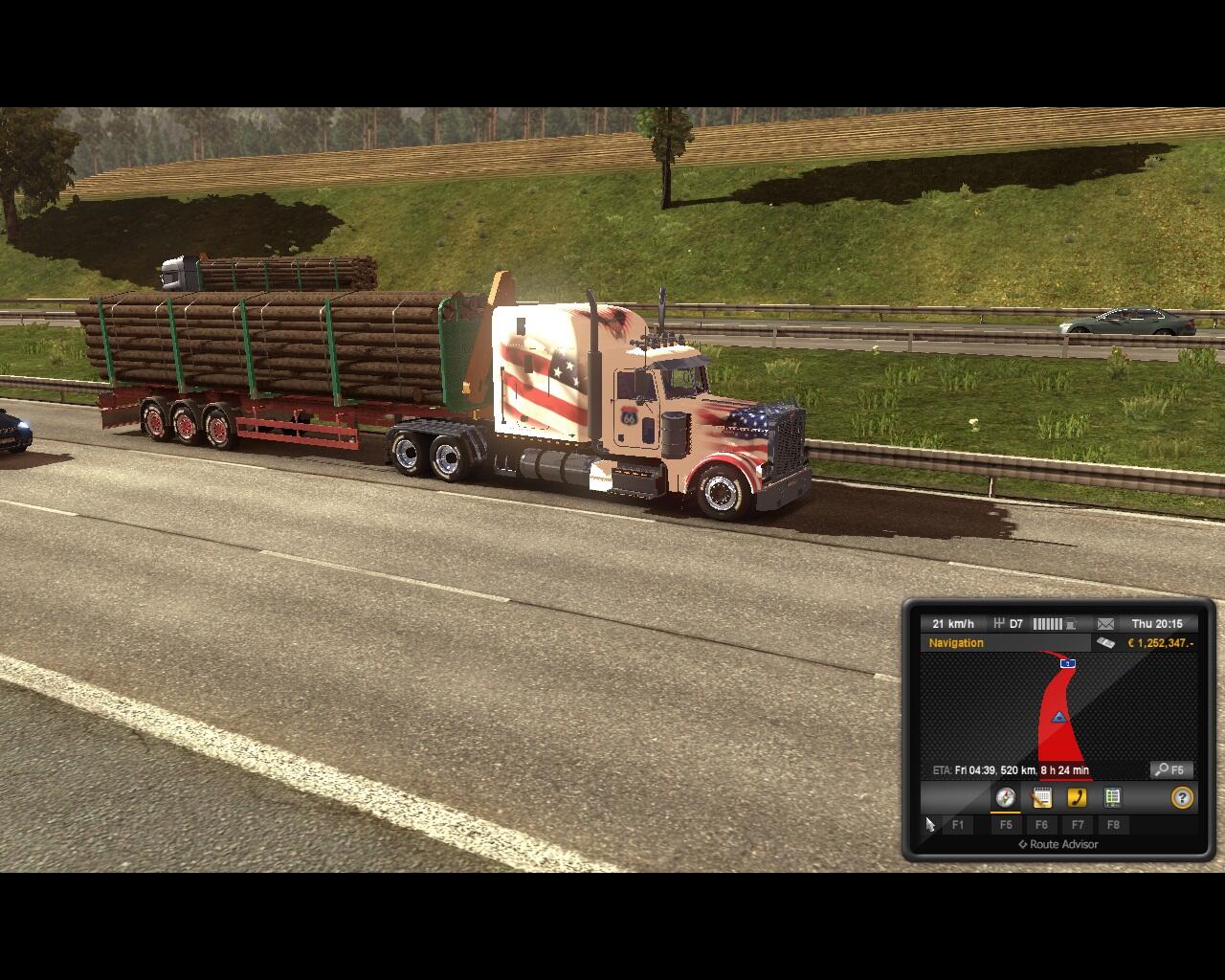This screenshot has height=980, width=1225.
Task: Click the magnifier map zoom button
Action: click(1171, 770)
